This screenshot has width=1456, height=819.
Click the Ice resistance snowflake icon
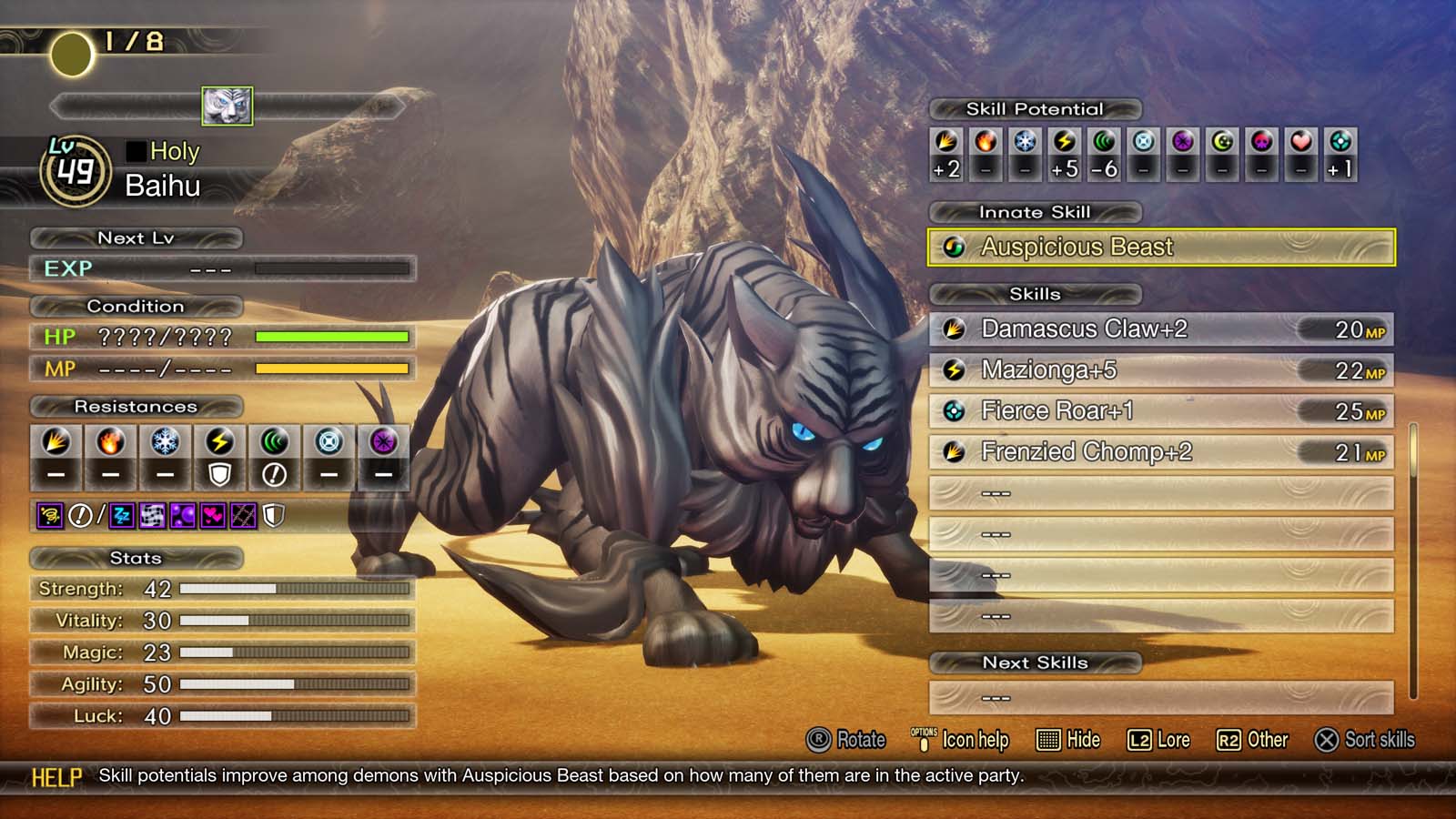click(165, 443)
